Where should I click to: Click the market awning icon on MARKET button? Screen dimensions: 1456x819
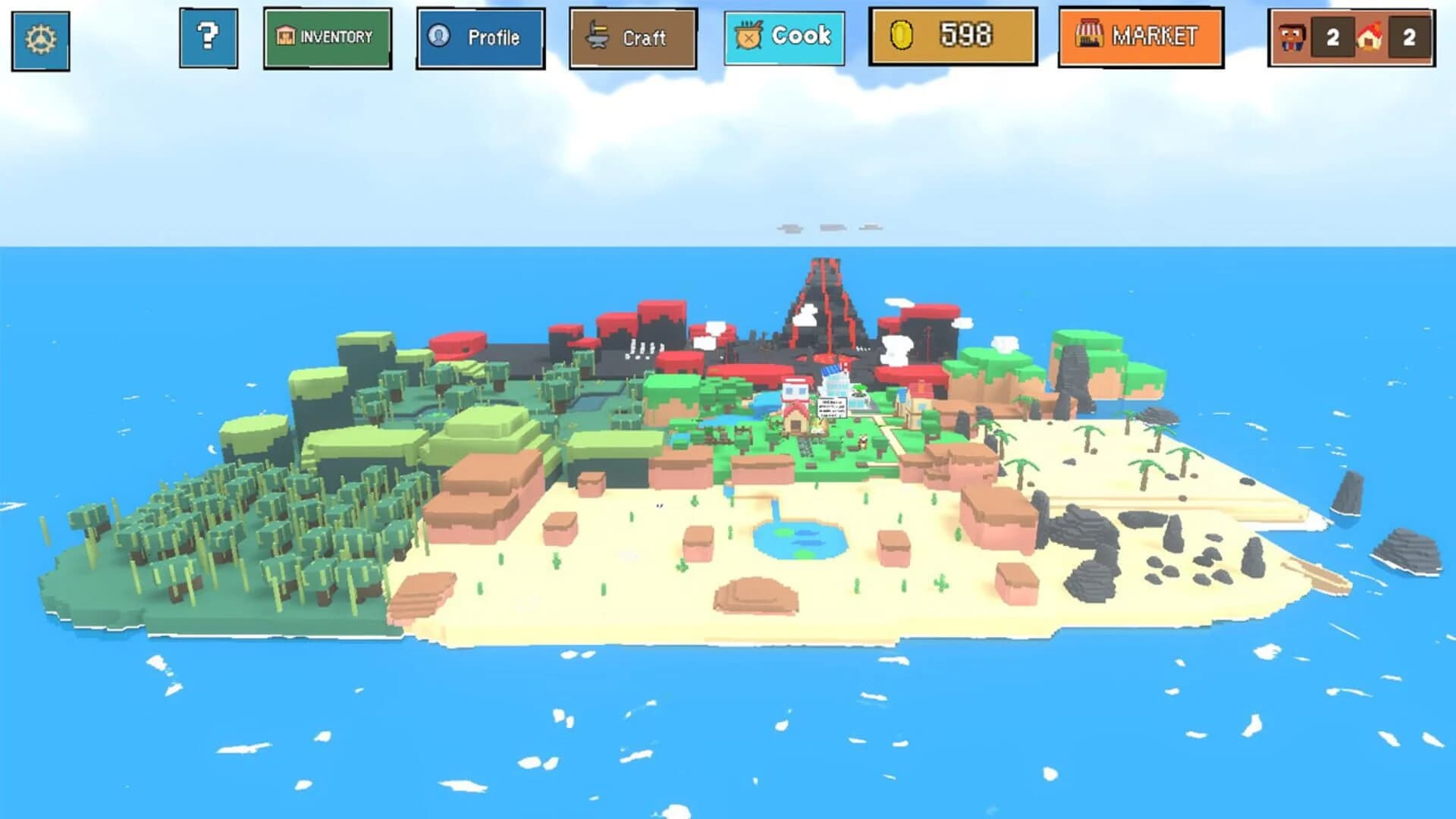(1090, 33)
